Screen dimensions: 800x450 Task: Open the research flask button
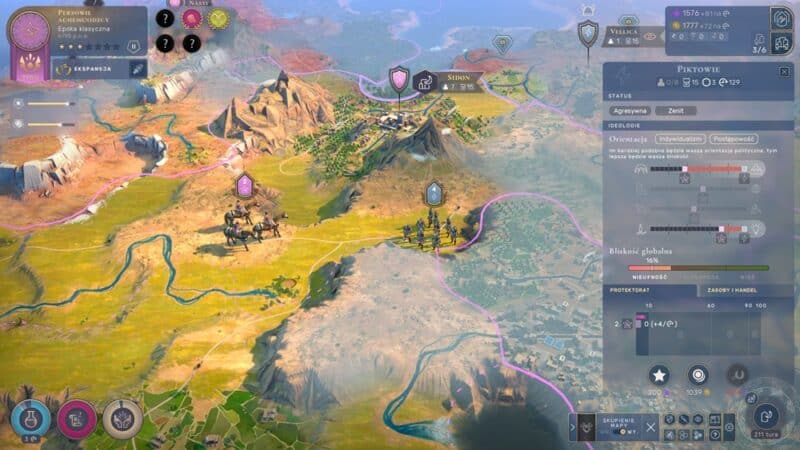click(27, 416)
